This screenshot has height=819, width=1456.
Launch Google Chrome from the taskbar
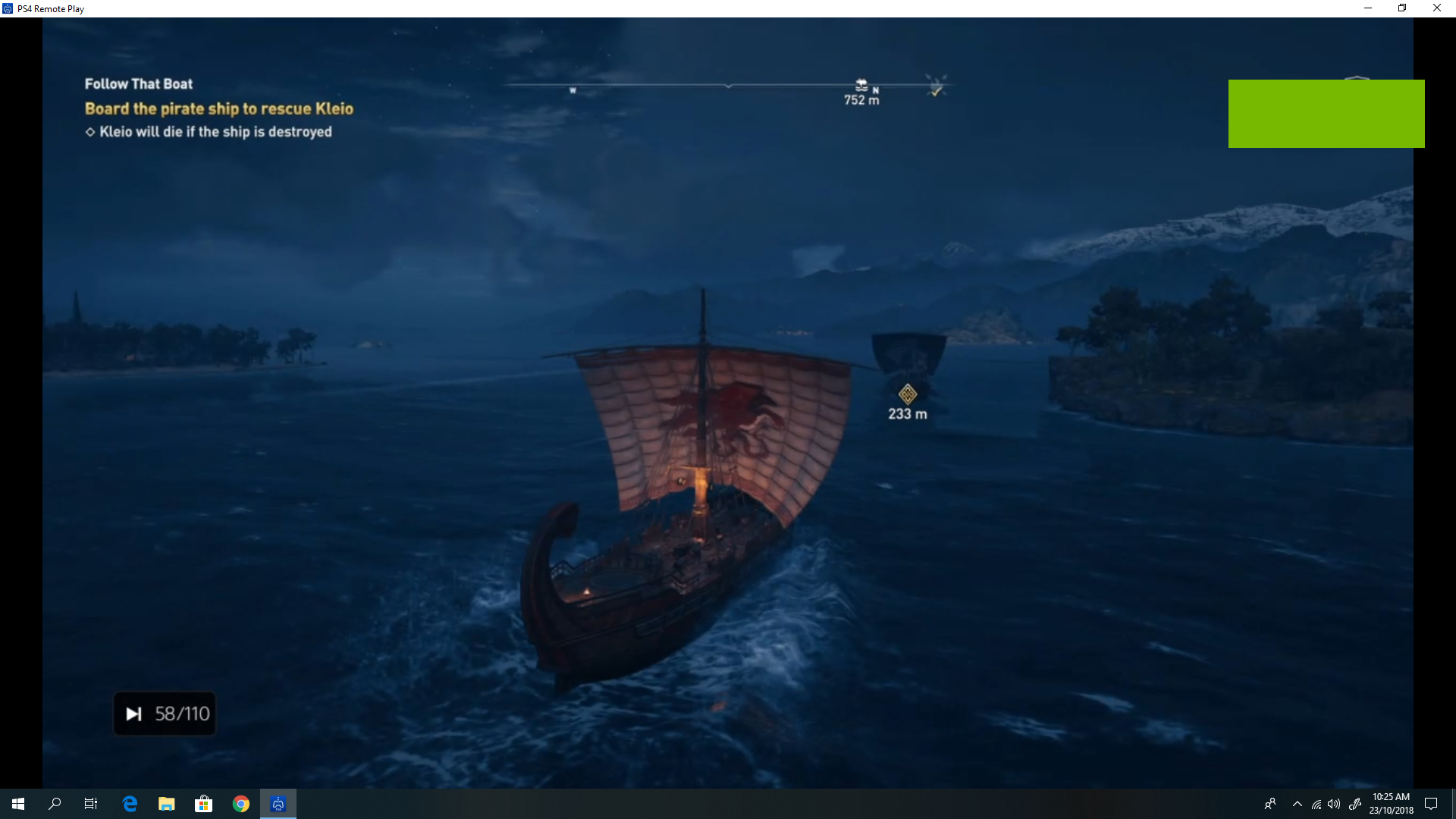click(241, 803)
